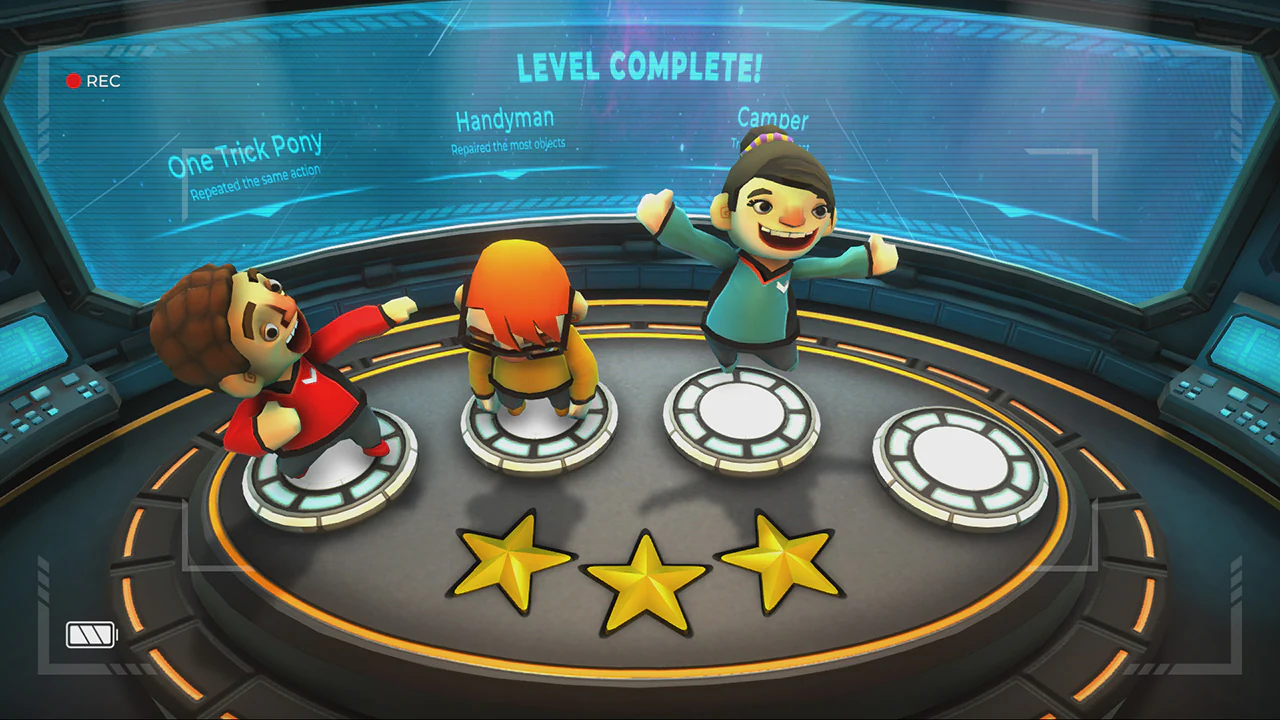1280x720 pixels.
Task: Select the Handyman award title
Action: [504, 120]
